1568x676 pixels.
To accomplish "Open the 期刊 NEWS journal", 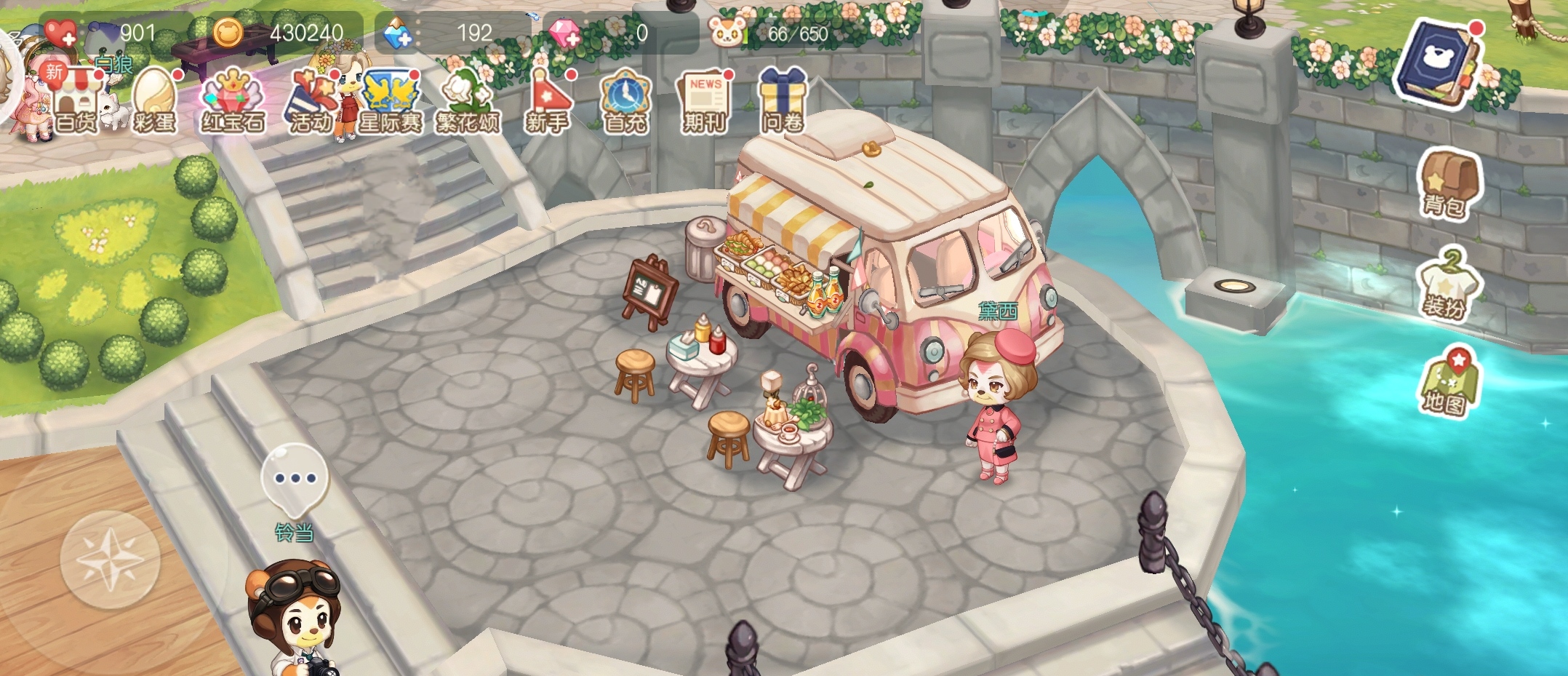I will click(x=704, y=102).
